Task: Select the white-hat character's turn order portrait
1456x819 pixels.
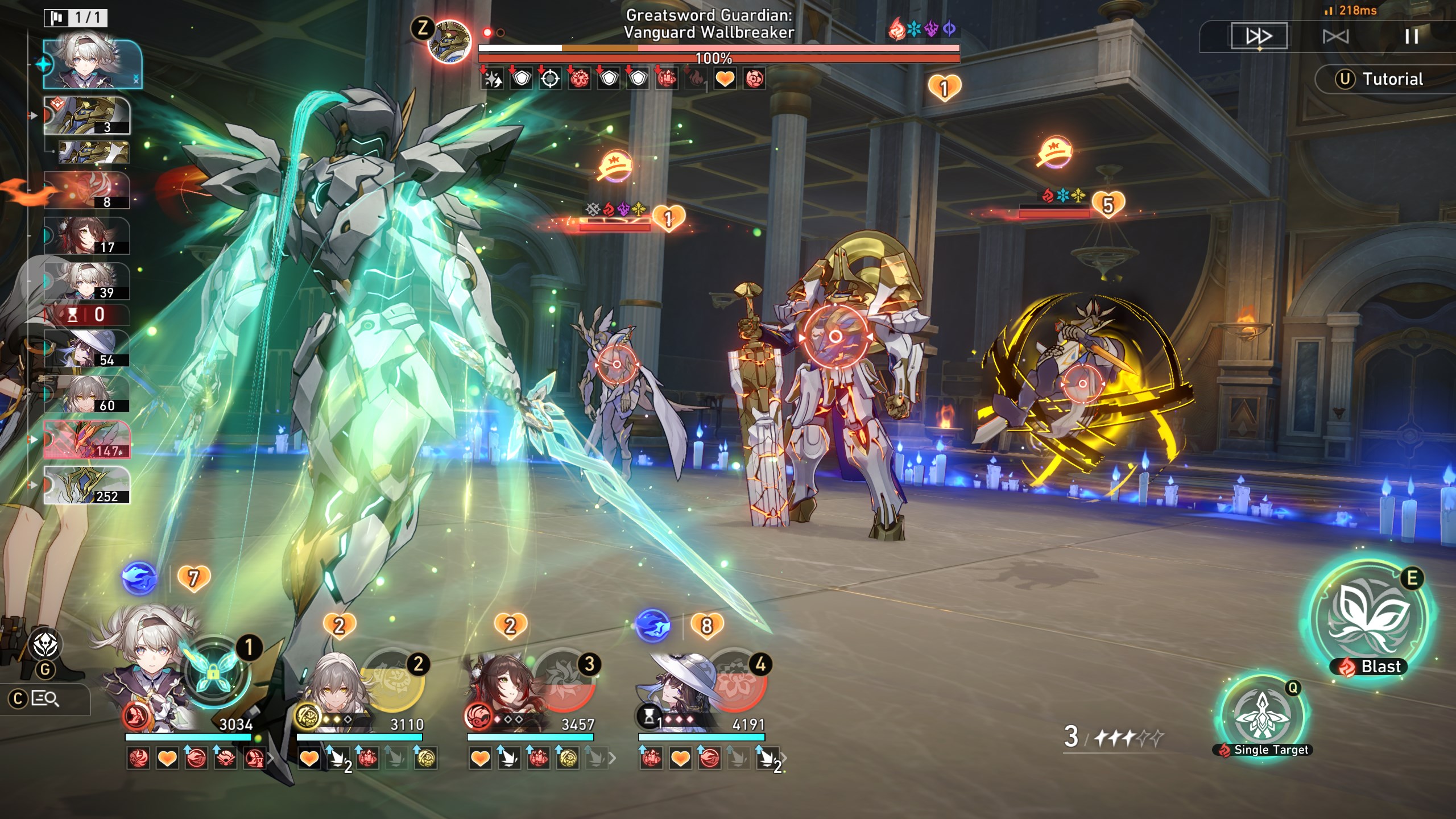Action: tap(87, 348)
